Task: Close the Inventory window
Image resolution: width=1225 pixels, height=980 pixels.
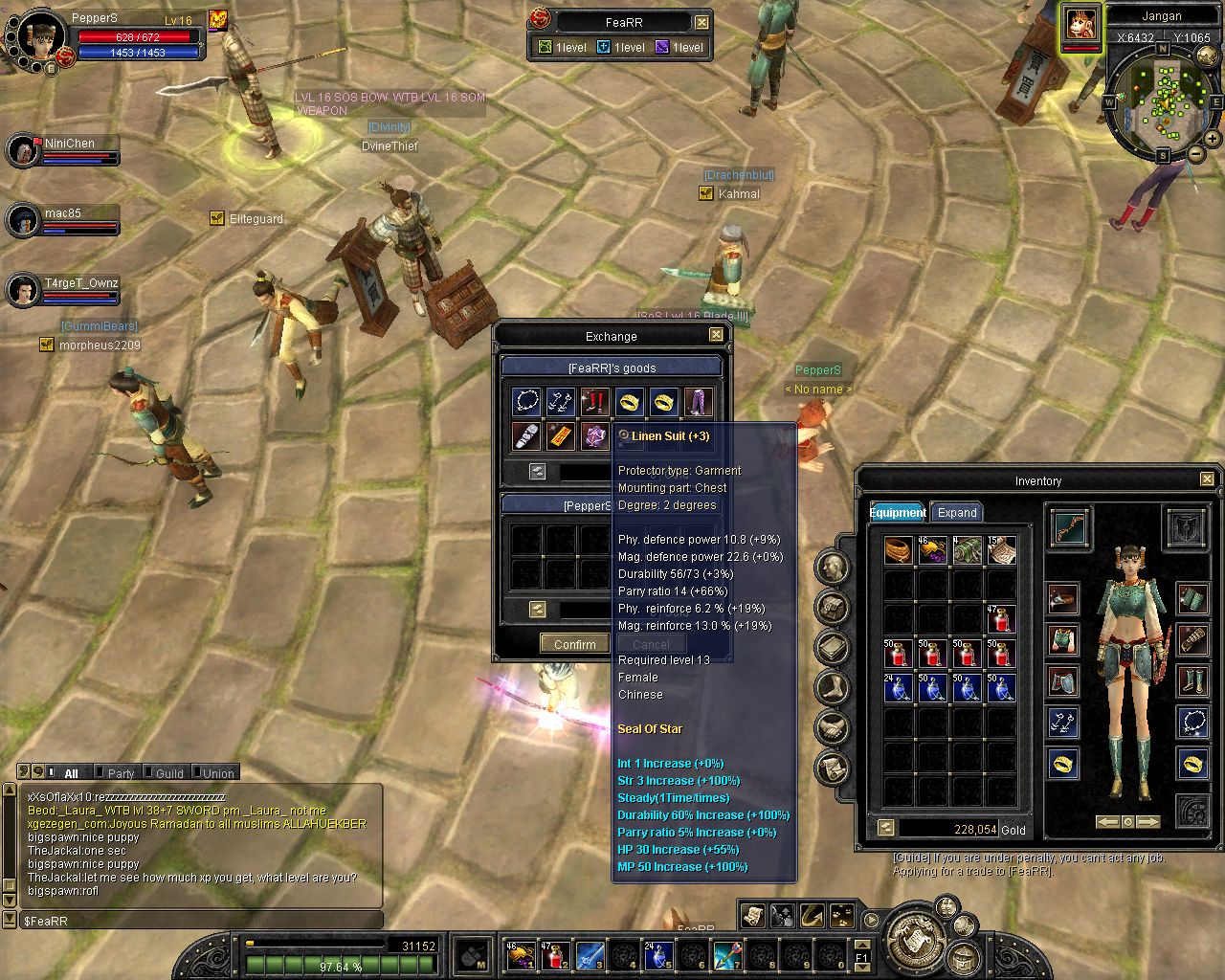Action: (1207, 479)
